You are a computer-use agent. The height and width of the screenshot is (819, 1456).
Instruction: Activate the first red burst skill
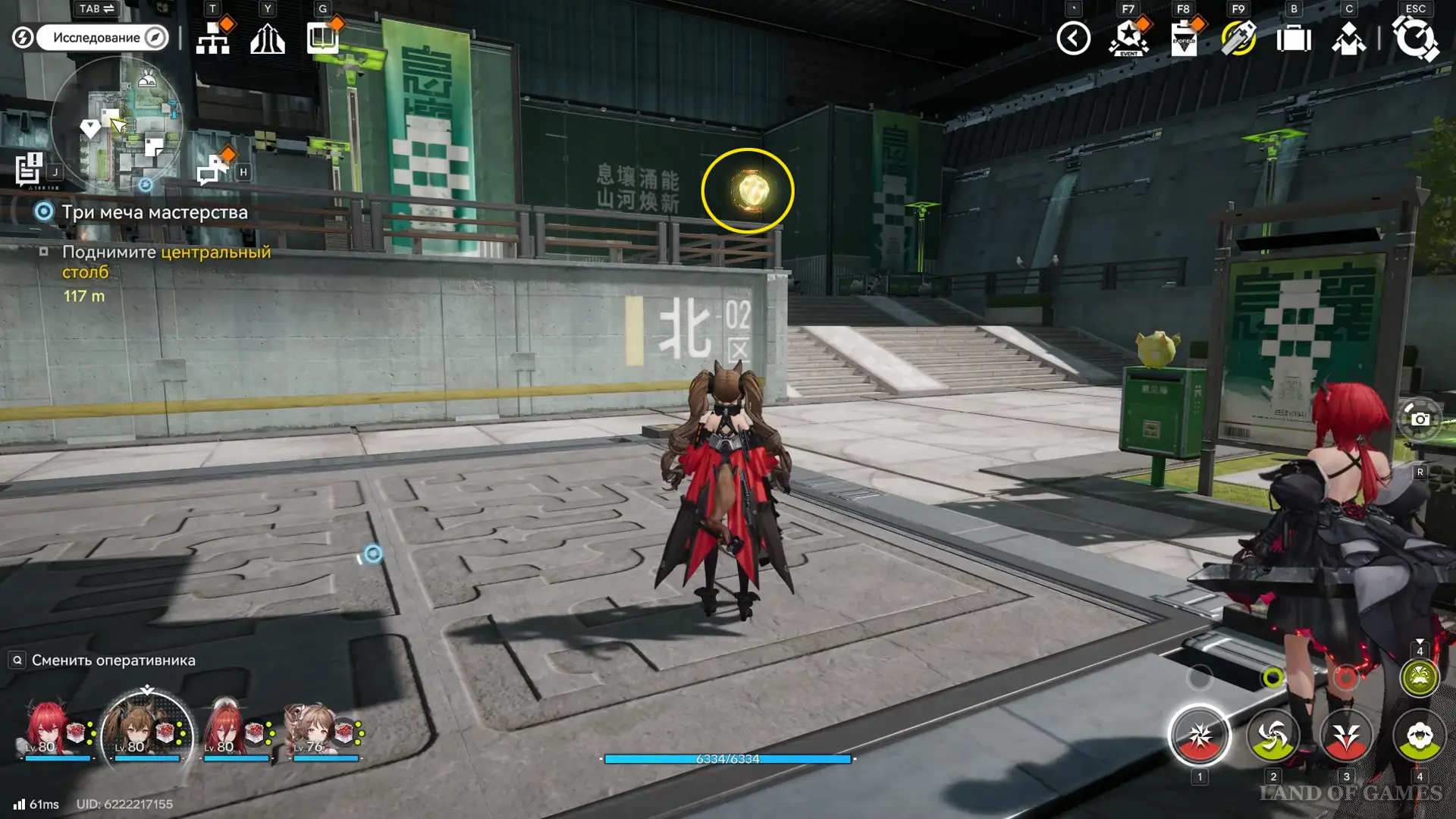[x=1200, y=735]
